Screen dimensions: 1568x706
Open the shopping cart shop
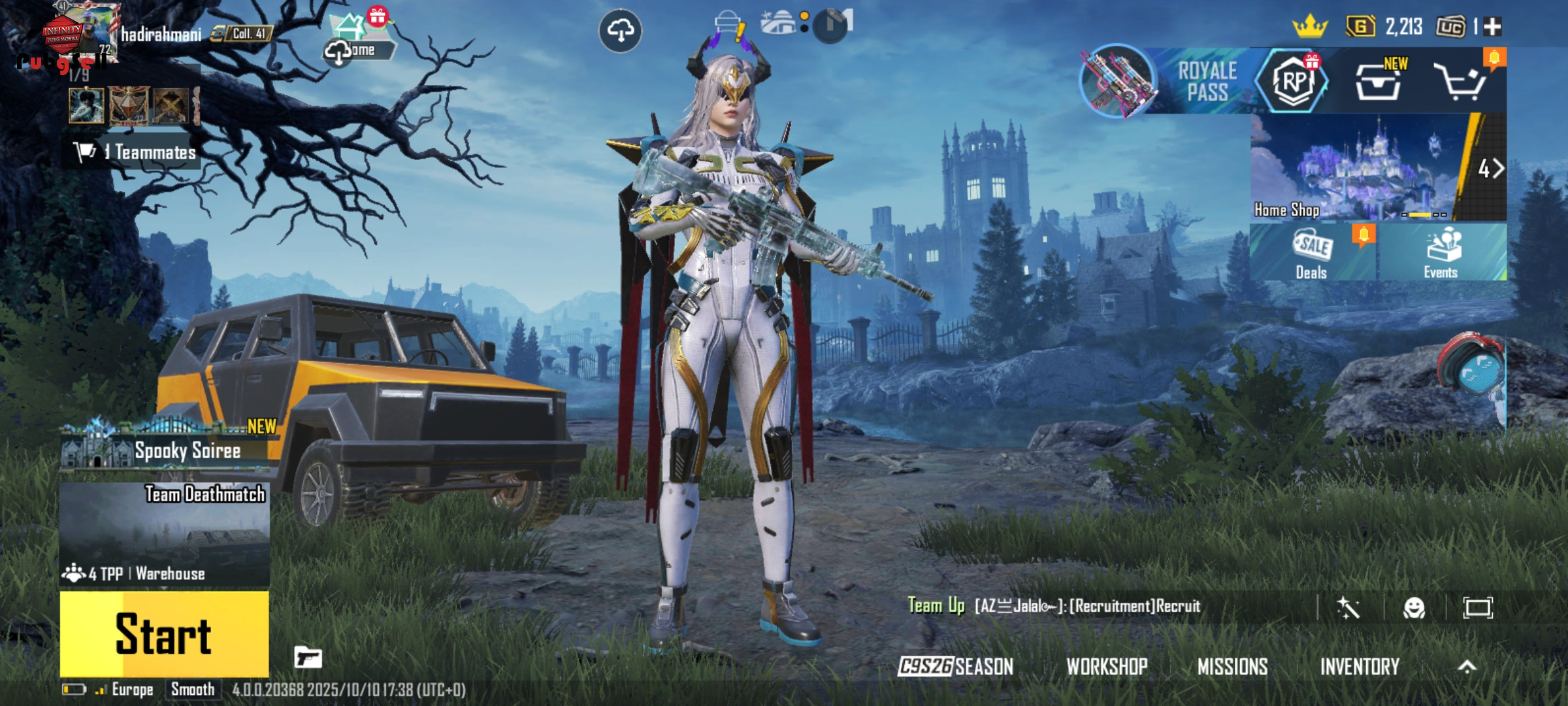pos(1462,82)
